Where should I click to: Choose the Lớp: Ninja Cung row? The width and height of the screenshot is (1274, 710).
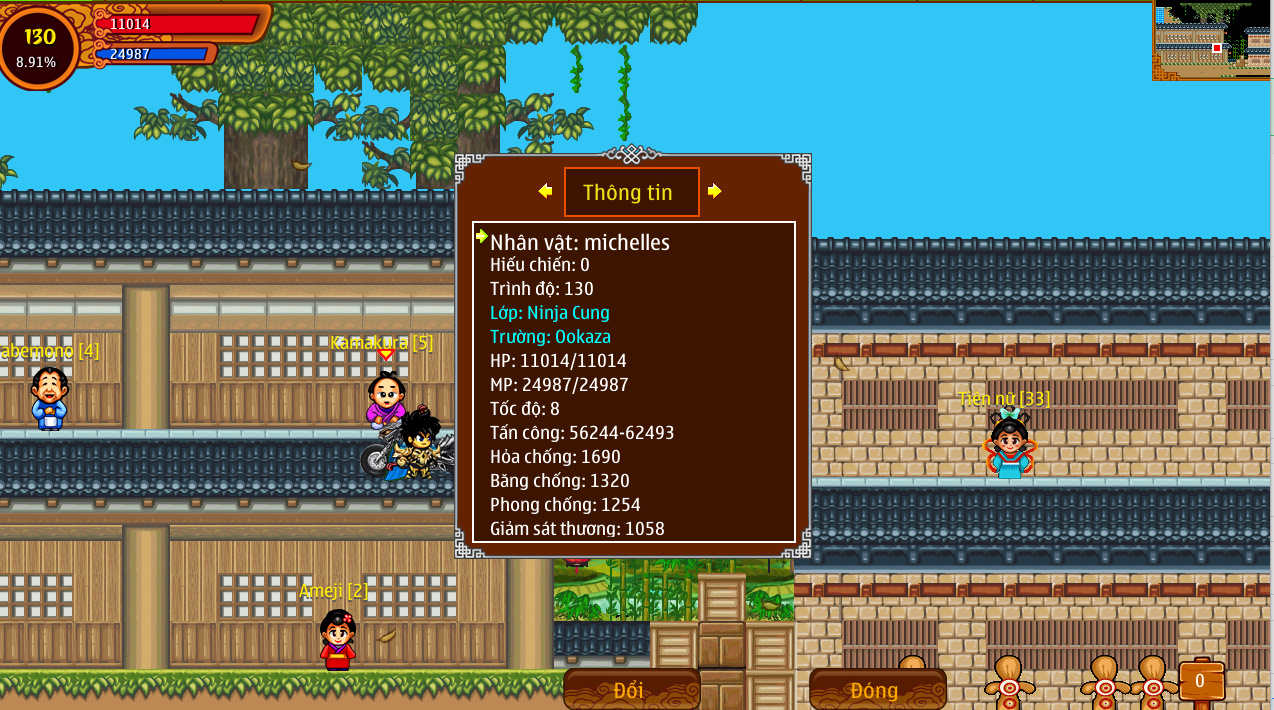coord(550,313)
